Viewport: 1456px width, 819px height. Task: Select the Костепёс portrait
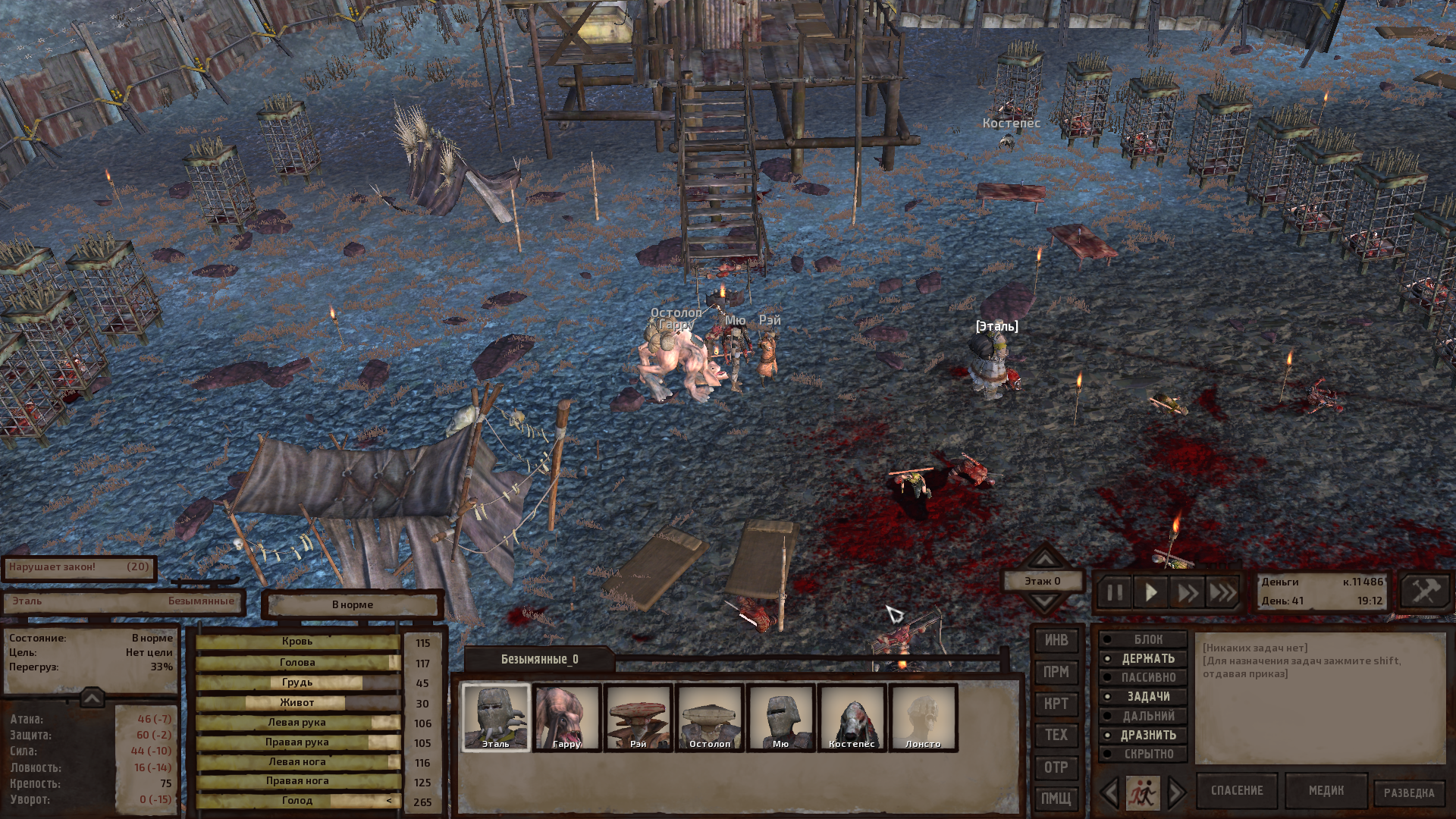click(852, 717)
